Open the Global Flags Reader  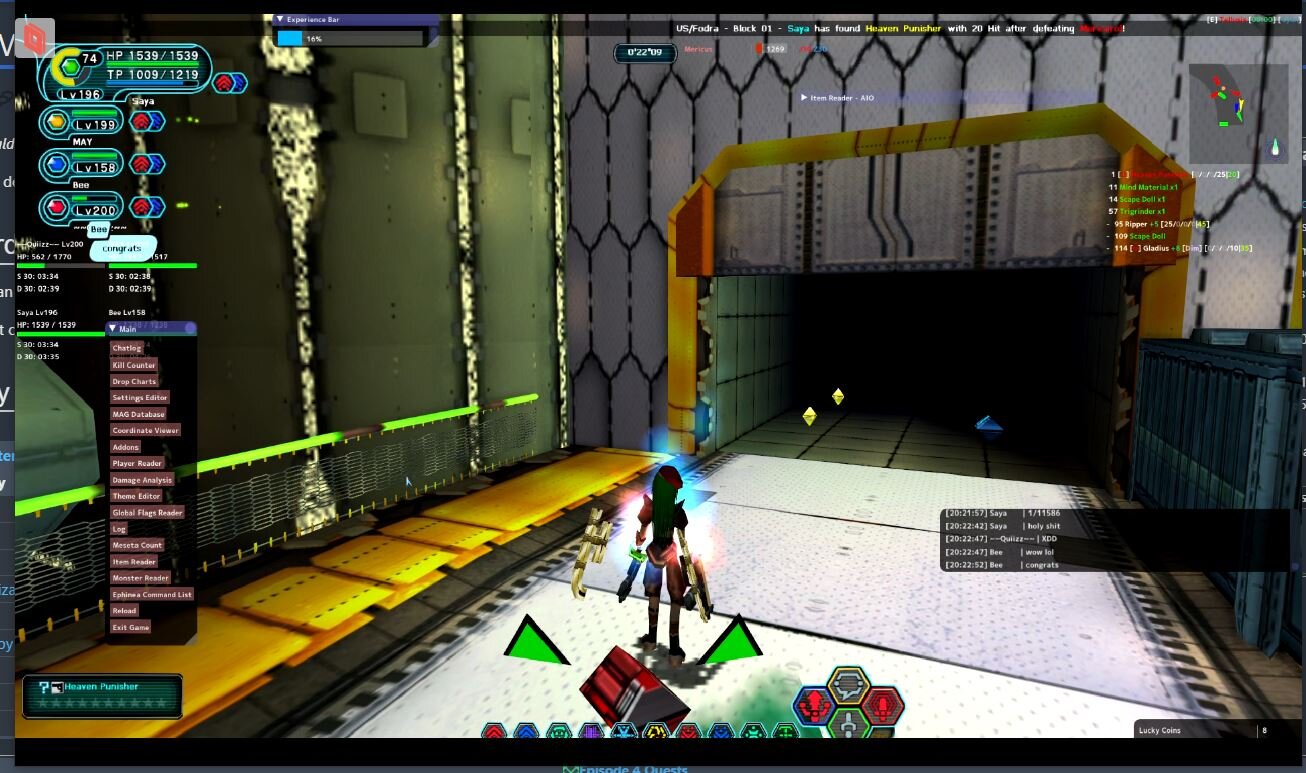tap(147, 512)
